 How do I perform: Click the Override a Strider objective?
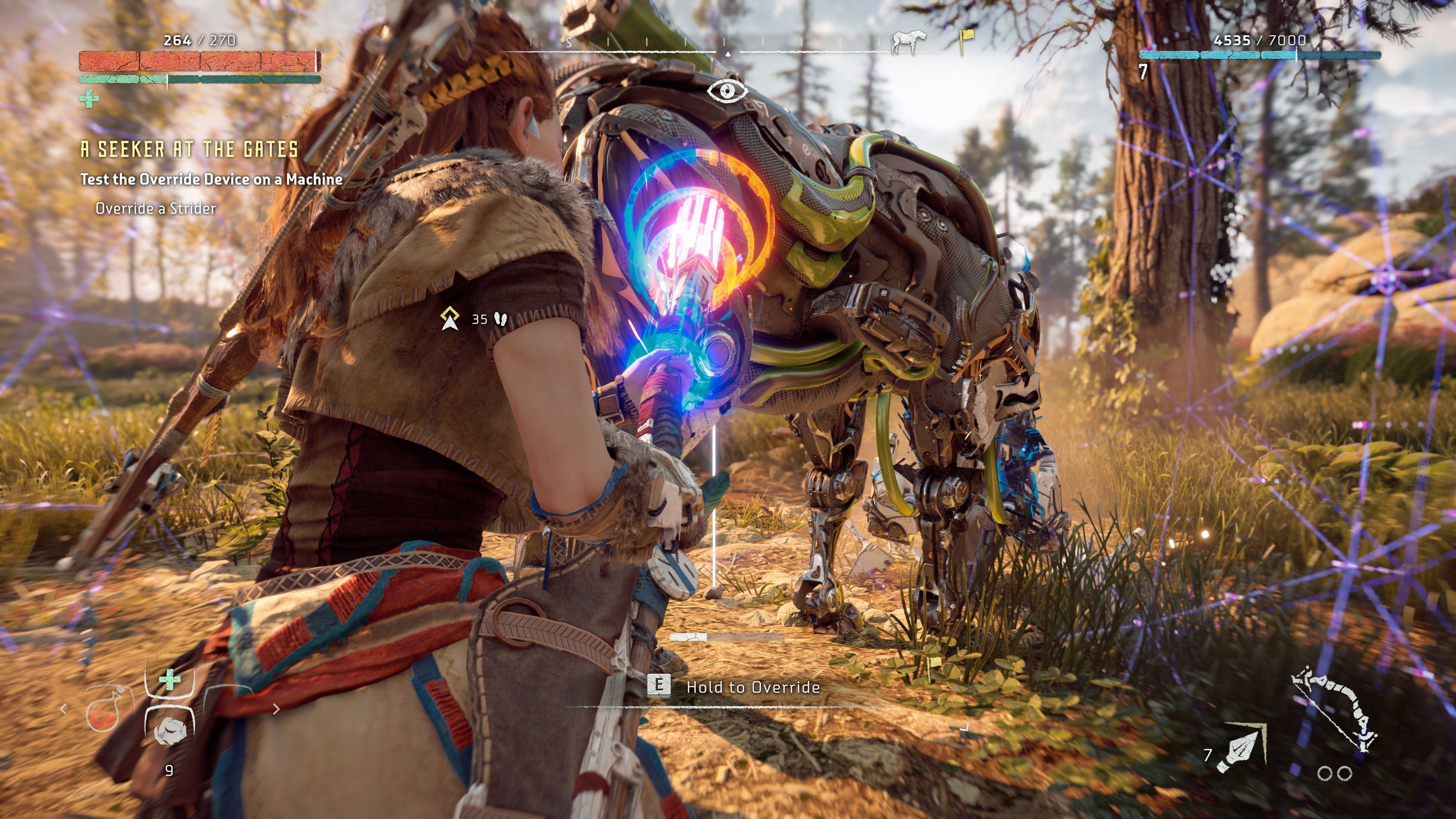156,209
